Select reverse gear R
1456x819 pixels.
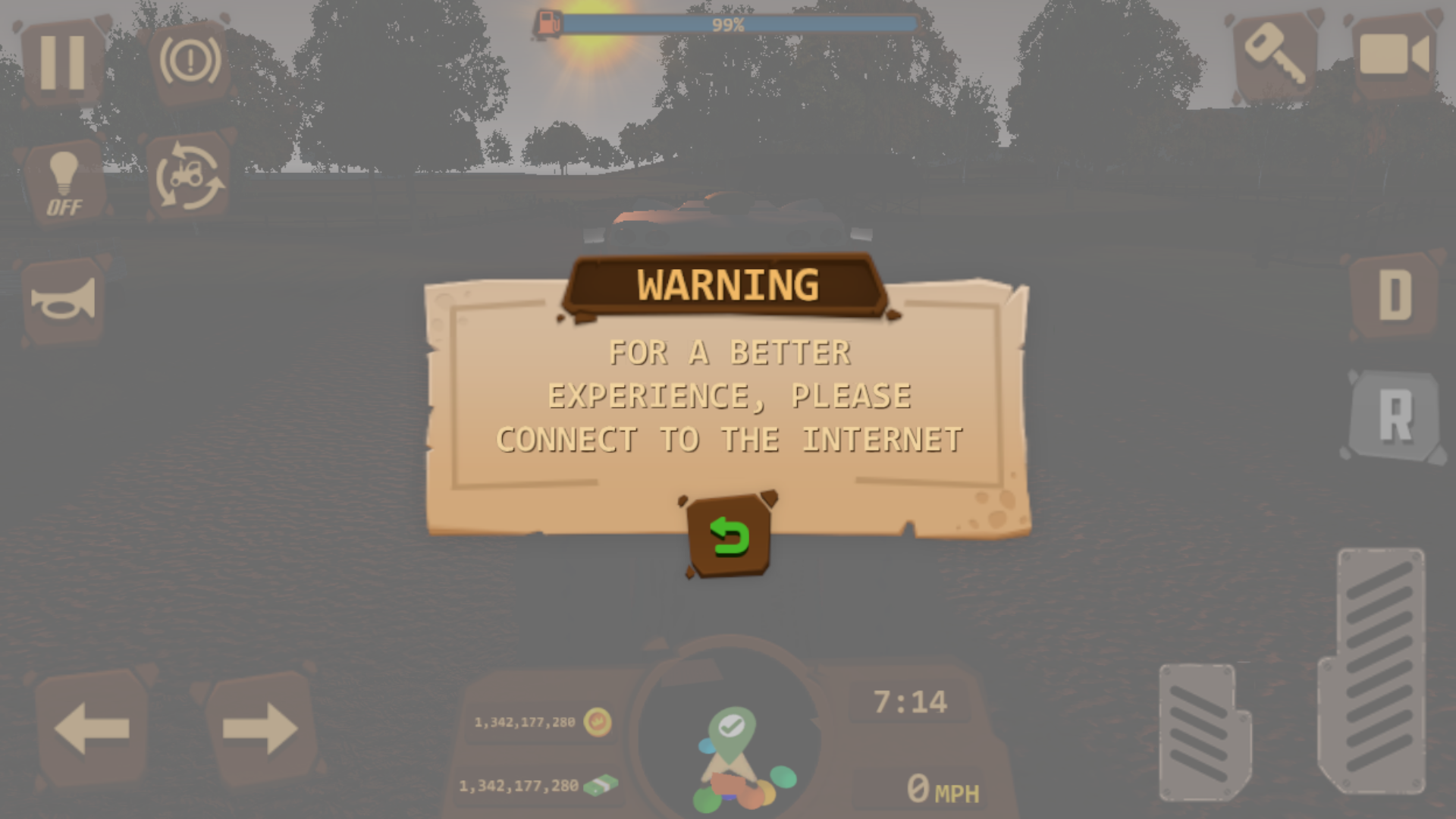(1395, 415)
